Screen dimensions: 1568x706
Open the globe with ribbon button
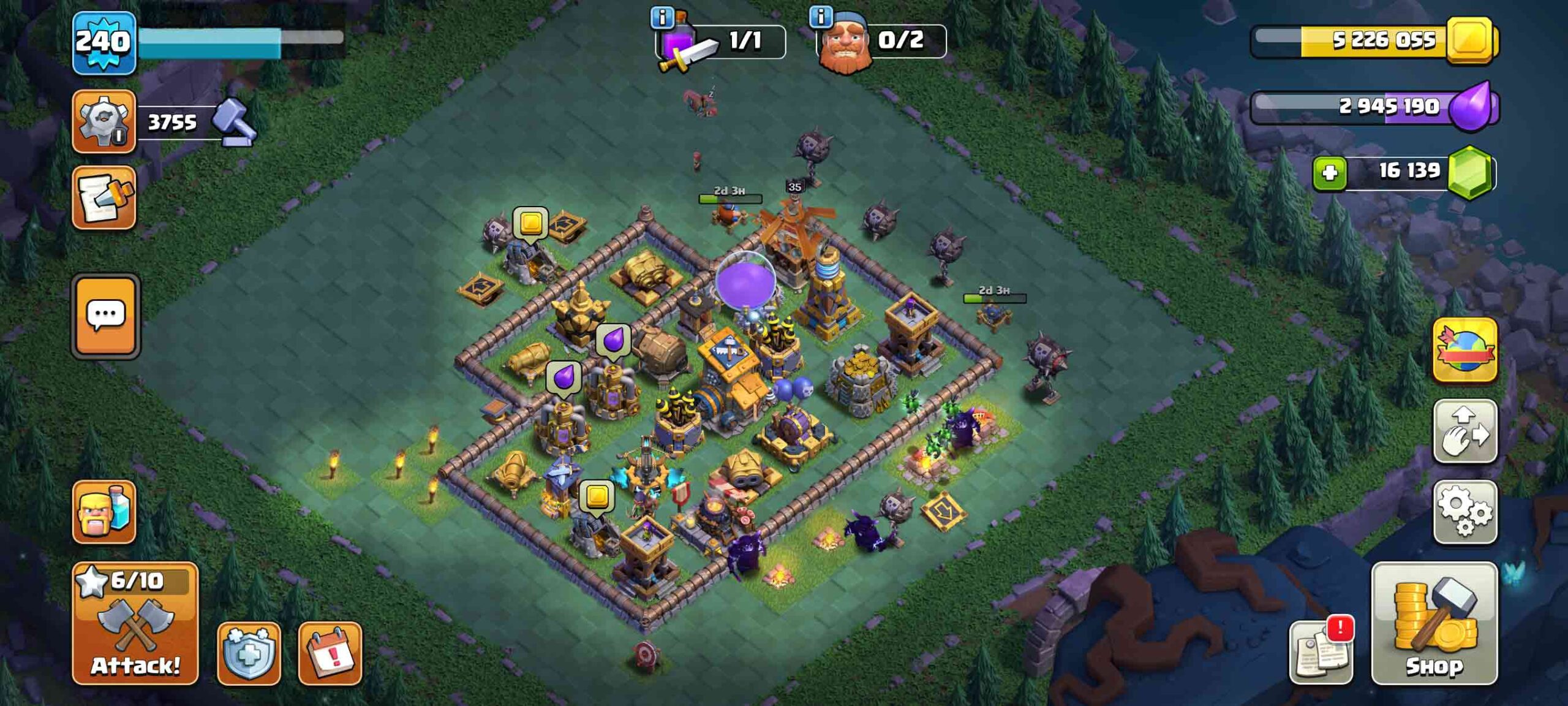tap(1464, 350)
